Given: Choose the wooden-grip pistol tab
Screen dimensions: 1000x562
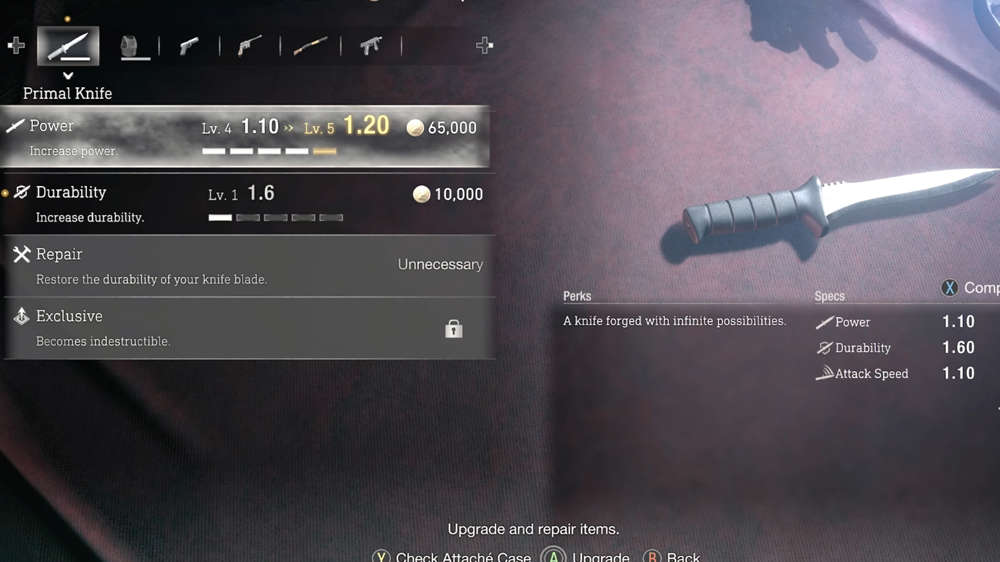Looking at the screenshot, I should (x=249, y=47).
